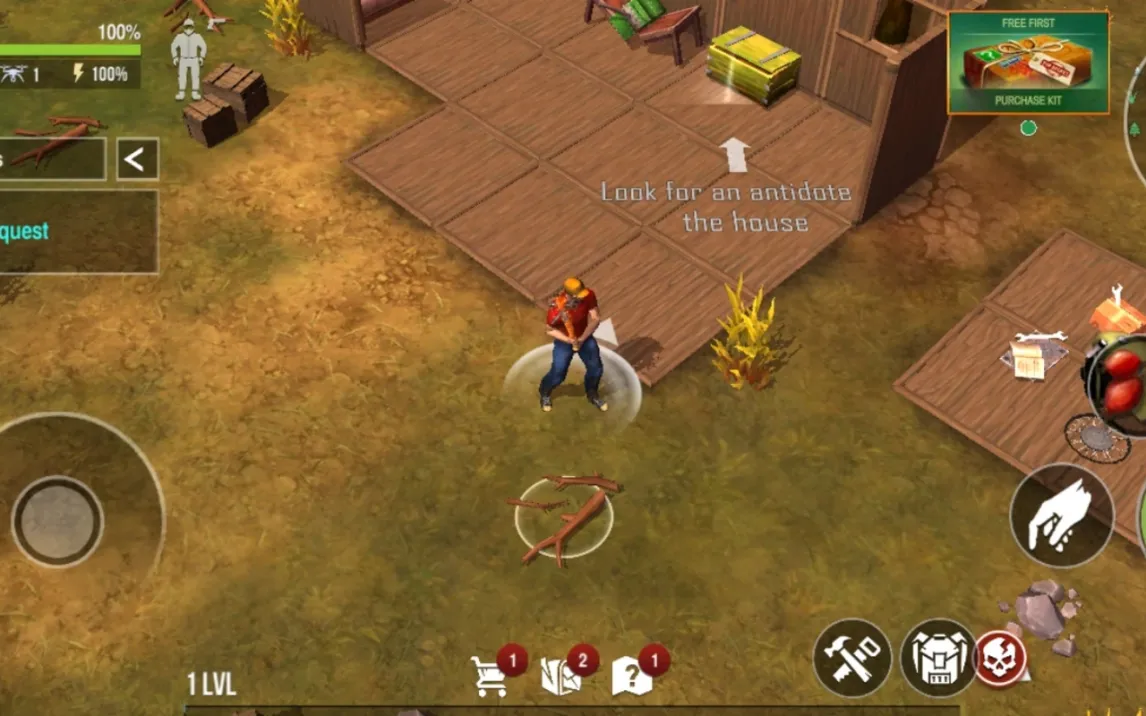The height and width of the screenshot is (716, 1146).
Task: Open the quest tracker panel
Action: 78,232
